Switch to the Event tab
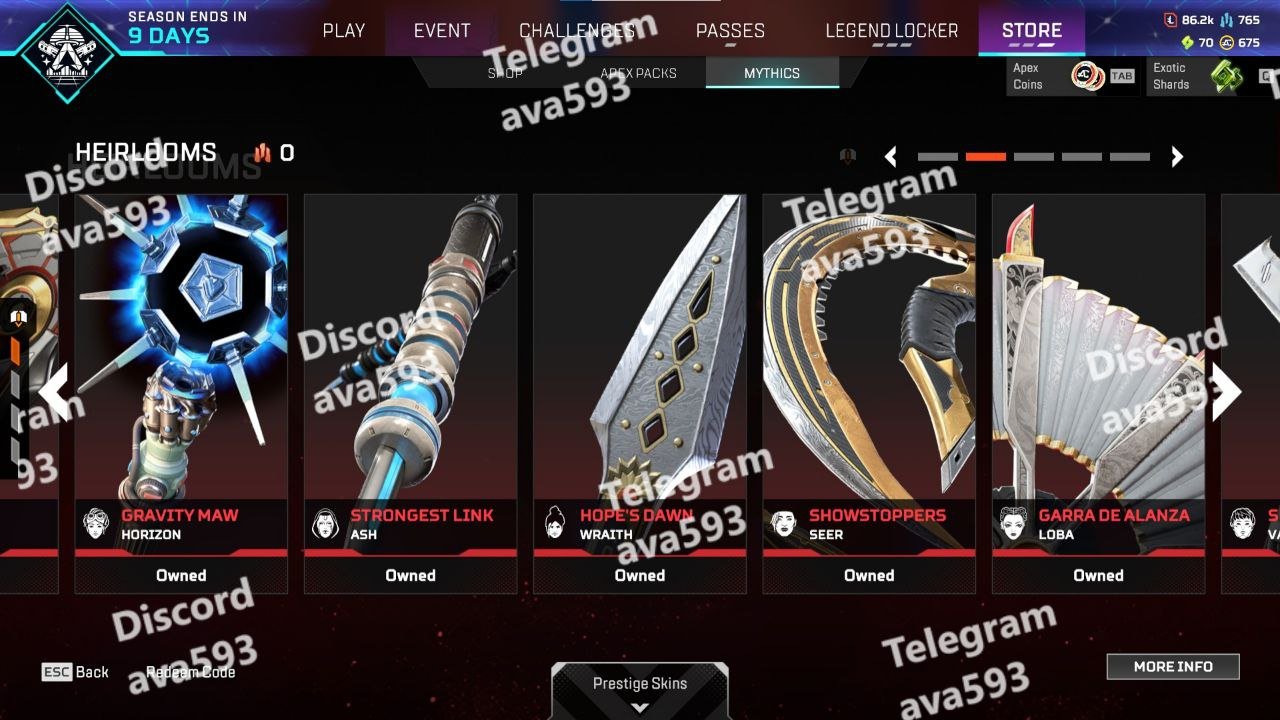 [442, 31]
